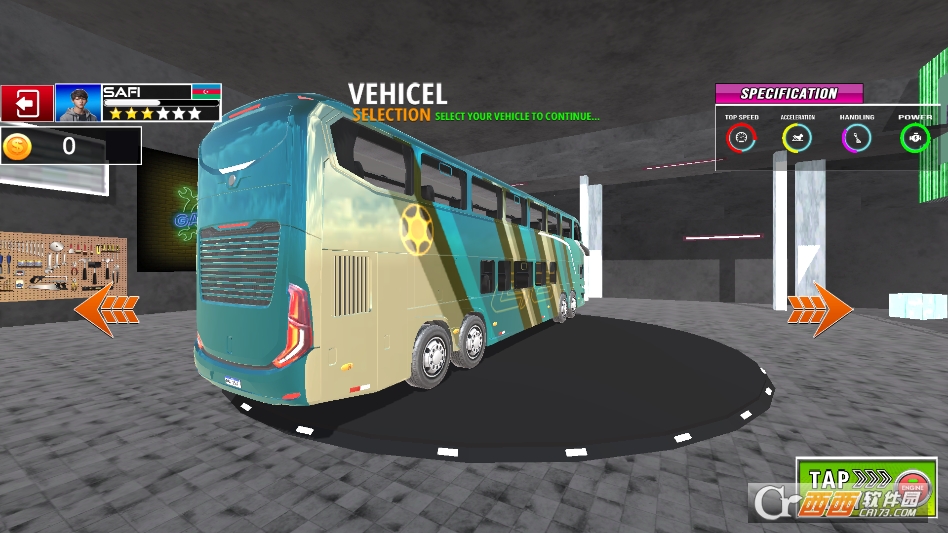Tap the green TAP engine button
Image resolution: width=948 pixels, height=533 pixels.
(866, 487)
